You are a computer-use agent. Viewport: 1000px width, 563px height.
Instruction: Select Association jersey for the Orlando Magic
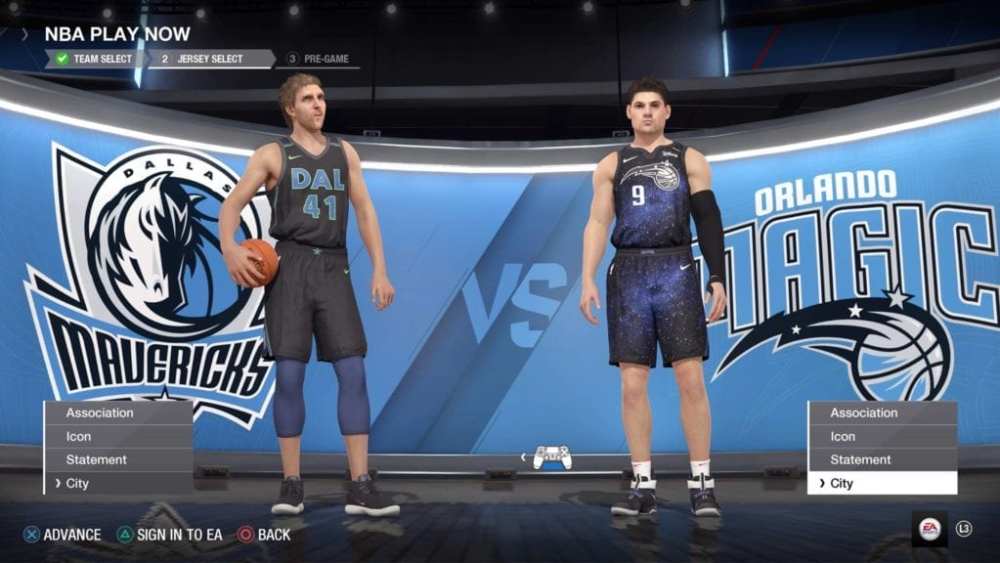(882, 412)
